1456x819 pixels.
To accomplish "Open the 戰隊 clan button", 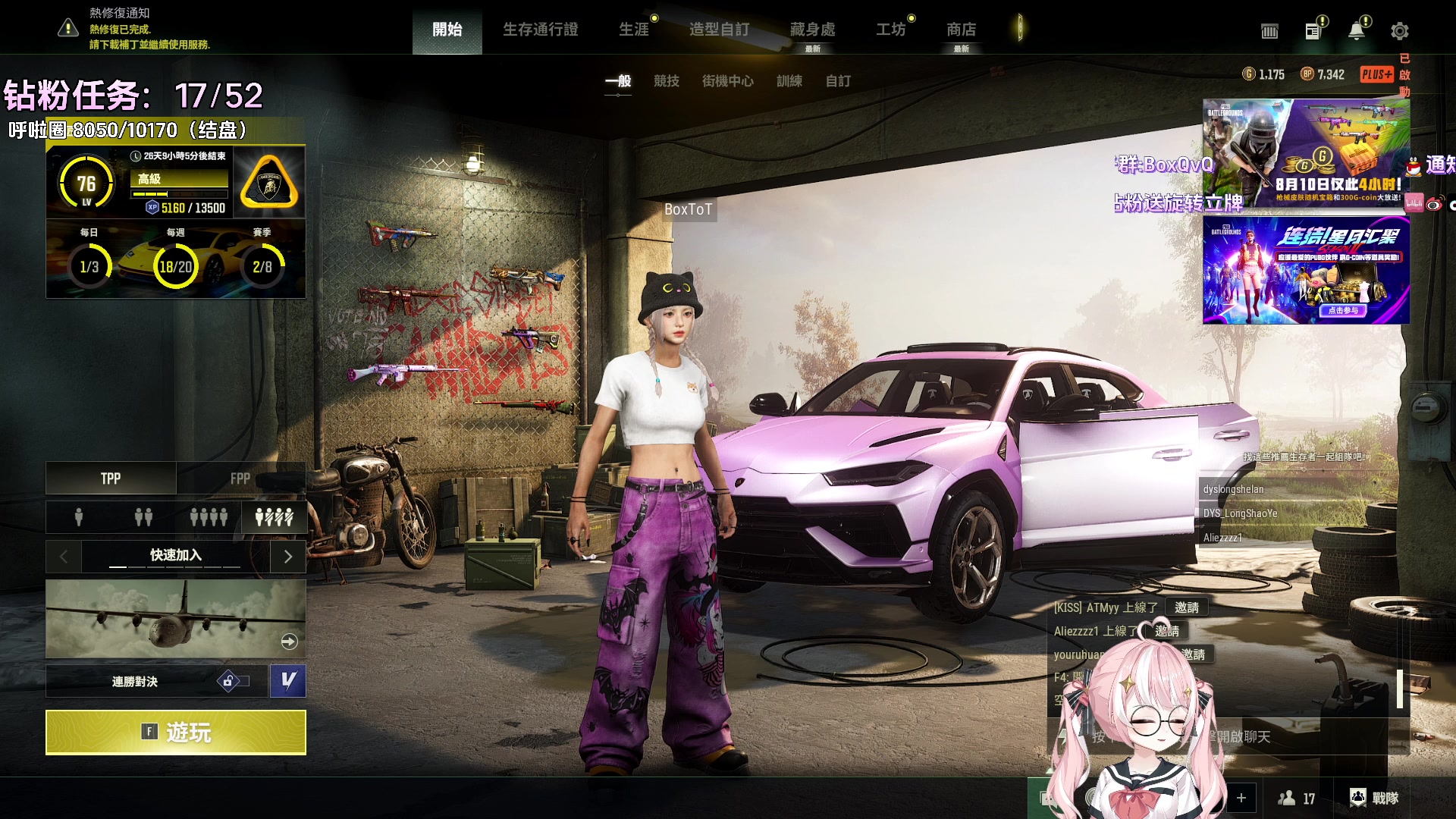I will coord(1374,798).
